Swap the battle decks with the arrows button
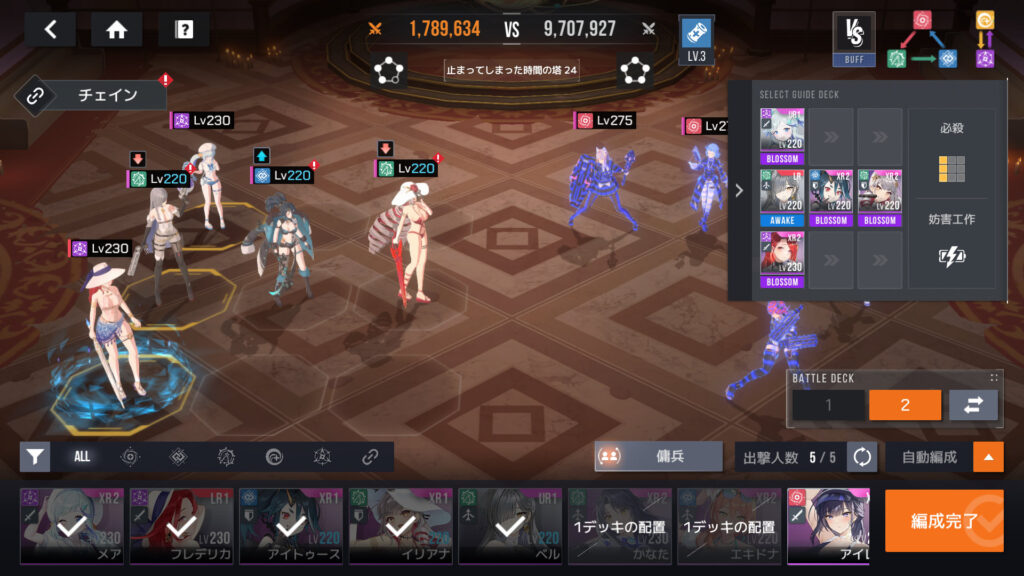Image resolution: width=1024 pixels, height=576 pixels. click(974, 405)
